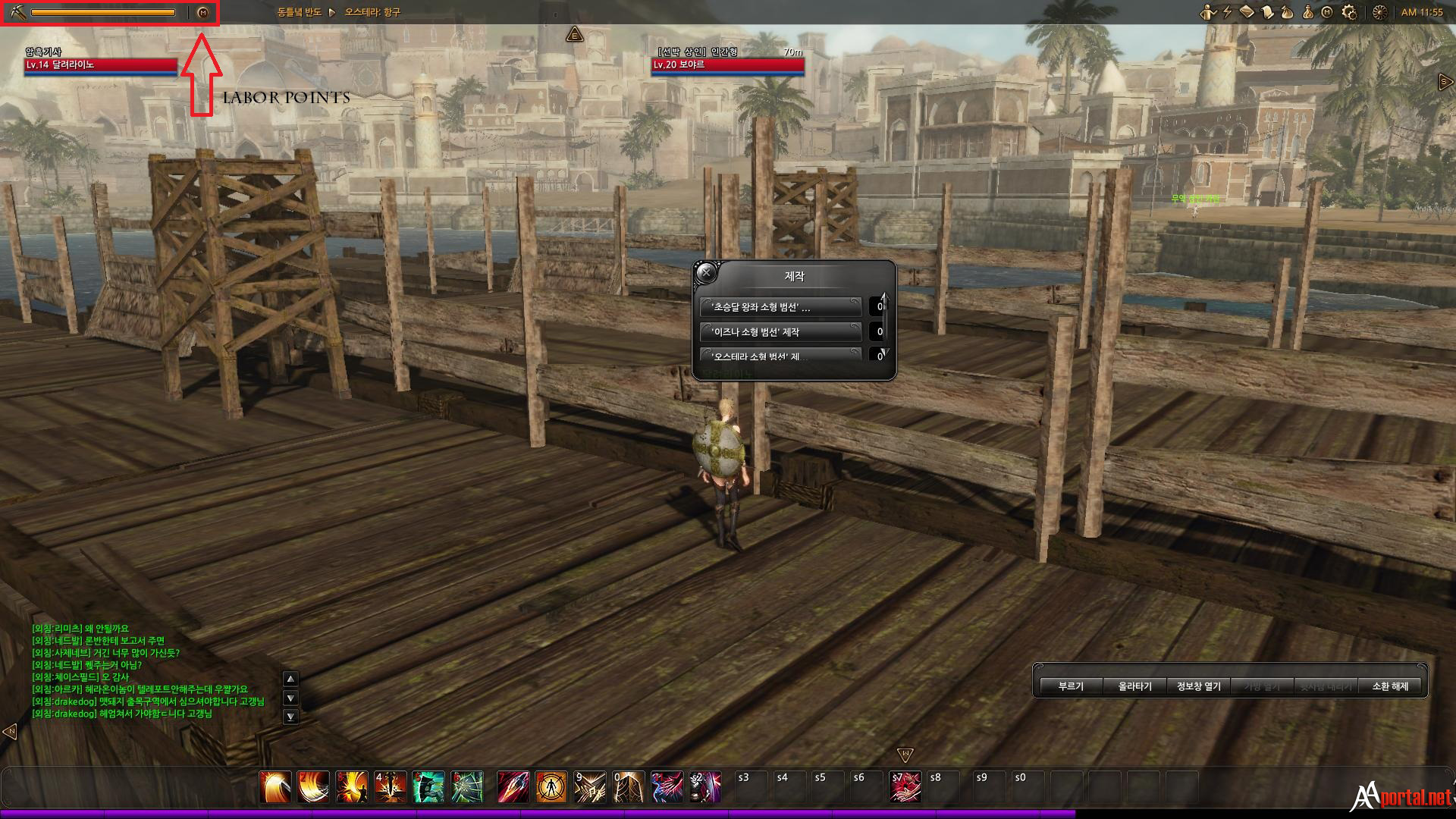Select the Lv.20 보야르 target frame
Image resolution: width=1456 pixels, height=819 pixels.
[x=727, y=65]
